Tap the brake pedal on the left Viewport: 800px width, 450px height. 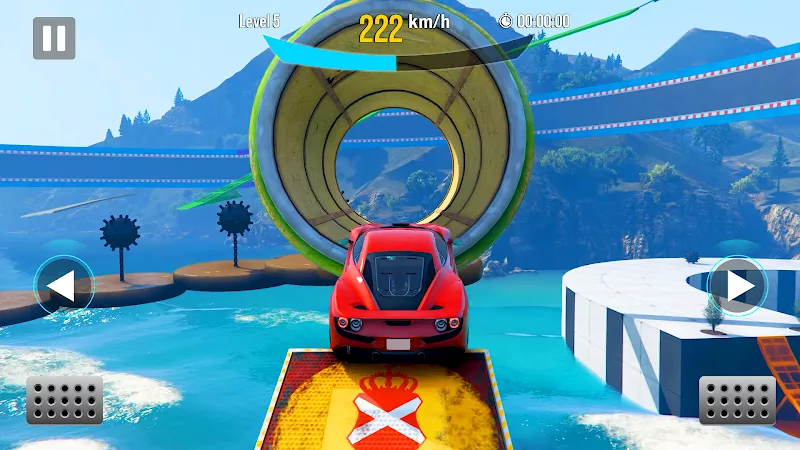[64, 400]
